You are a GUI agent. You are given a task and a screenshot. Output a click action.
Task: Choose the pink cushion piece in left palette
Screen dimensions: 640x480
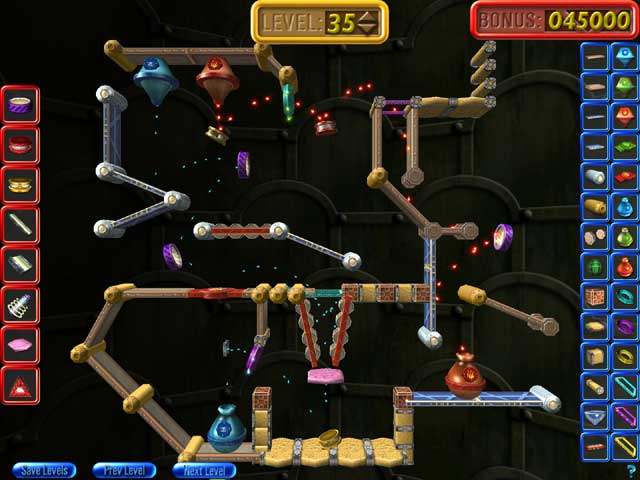[20, 344]
